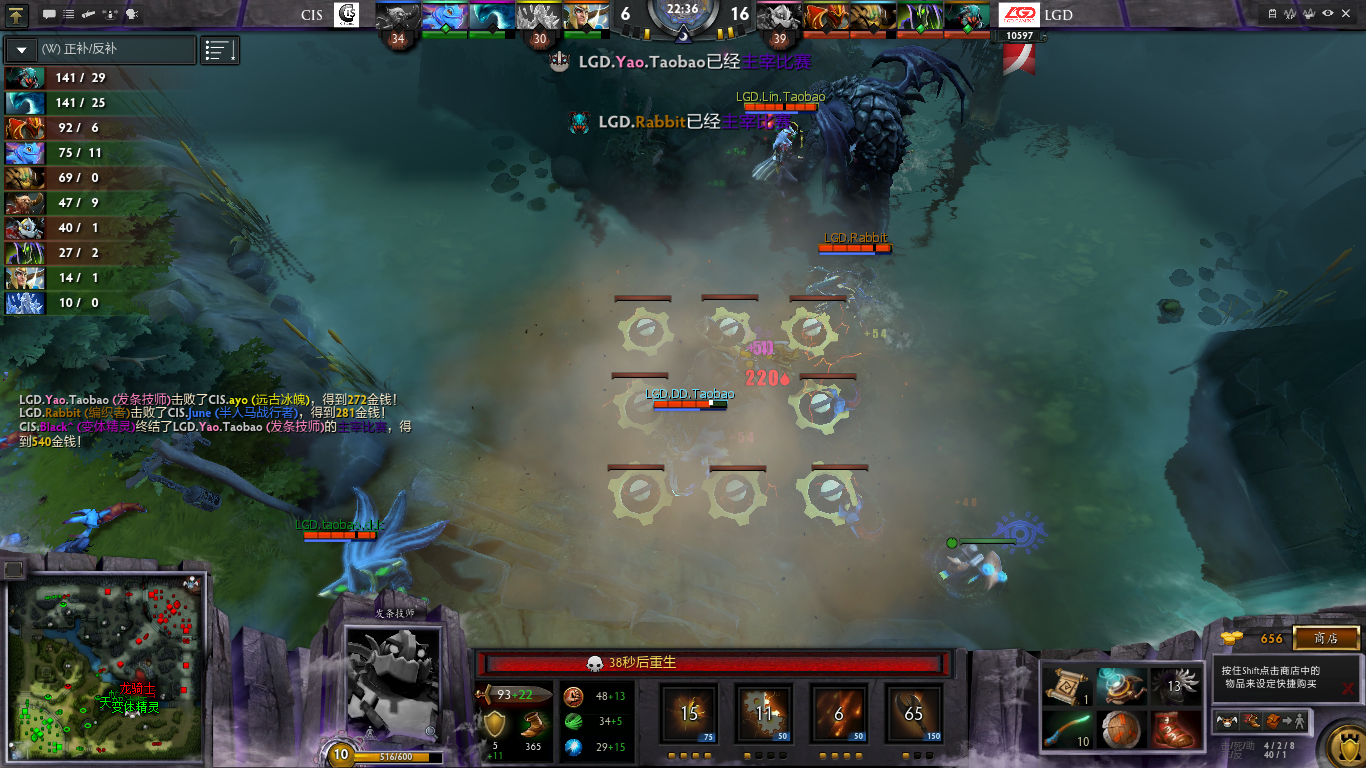Viewport: 1366px width, 768px height.
Task: Open the 正补/反补 stats dropdown
Action: (x=21, y=50)
